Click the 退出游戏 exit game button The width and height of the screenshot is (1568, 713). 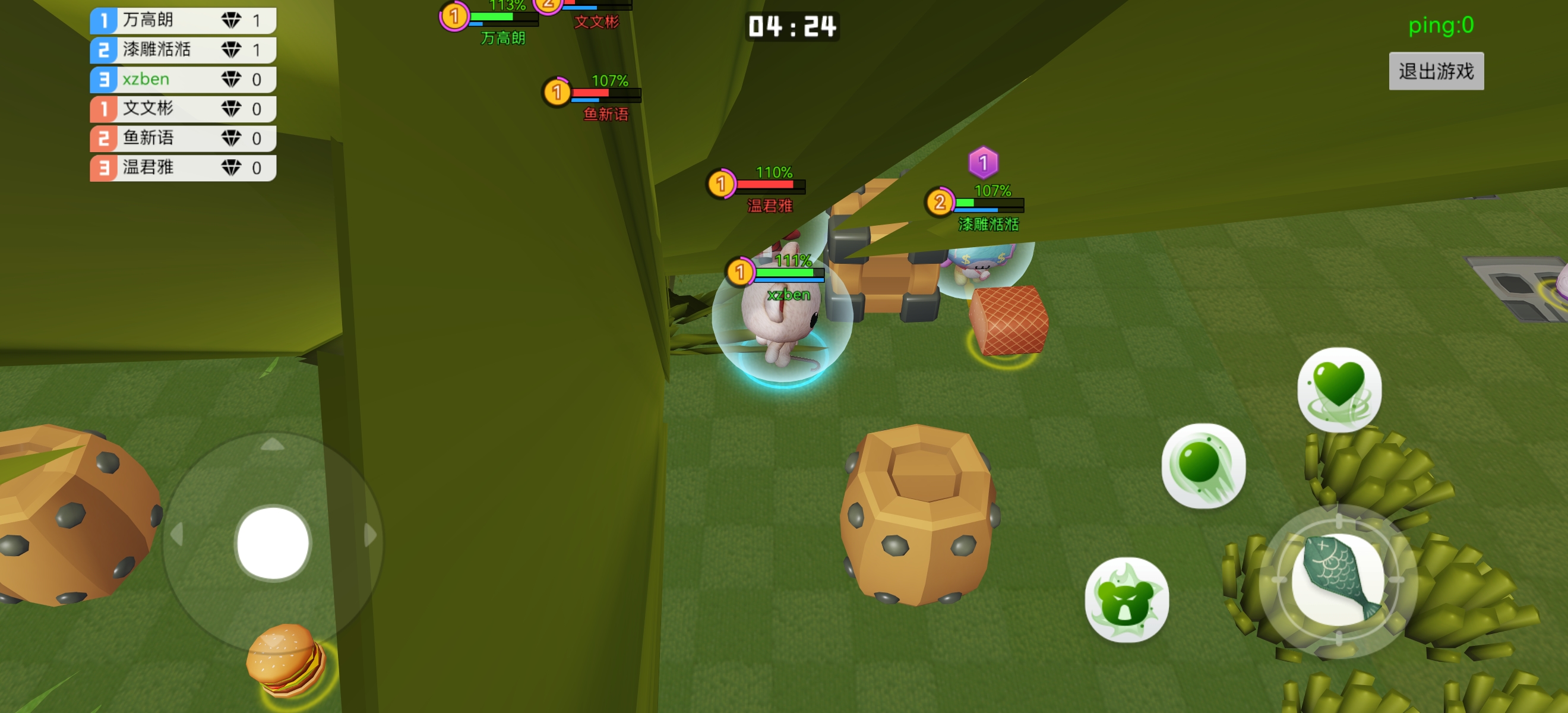[1436, 71]
